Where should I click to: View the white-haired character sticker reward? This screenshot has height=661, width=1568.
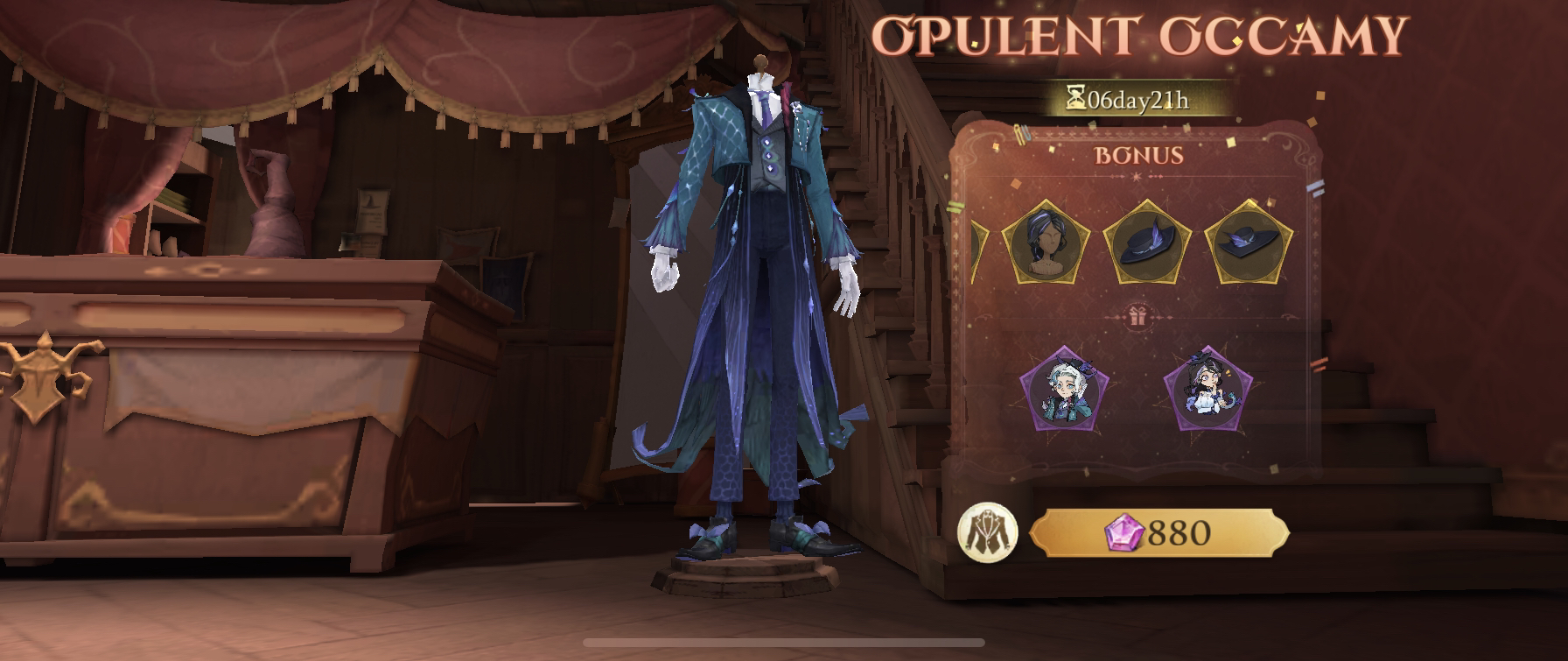click(1064, 390)
